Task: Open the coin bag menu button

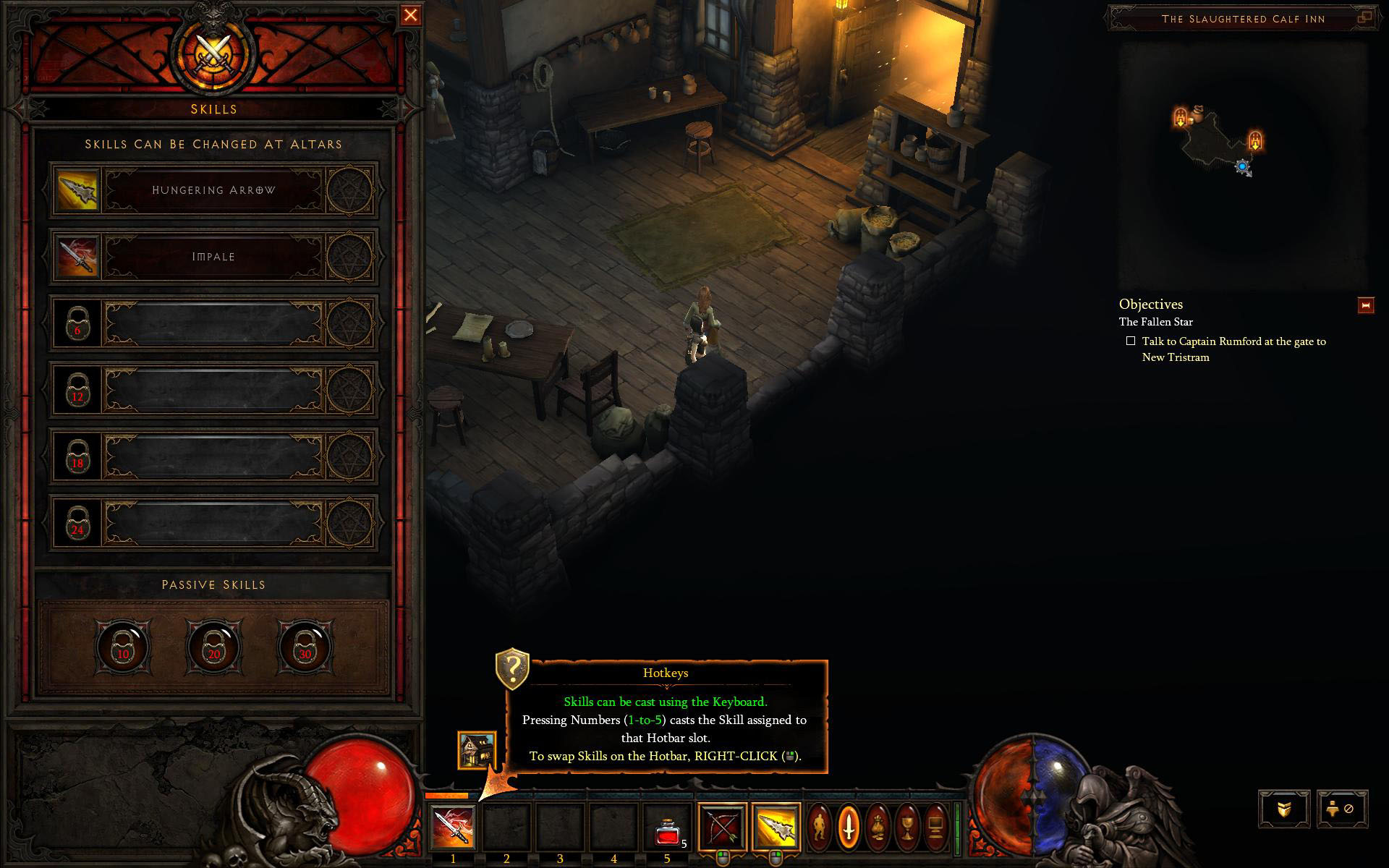Action: pos(878,826)
